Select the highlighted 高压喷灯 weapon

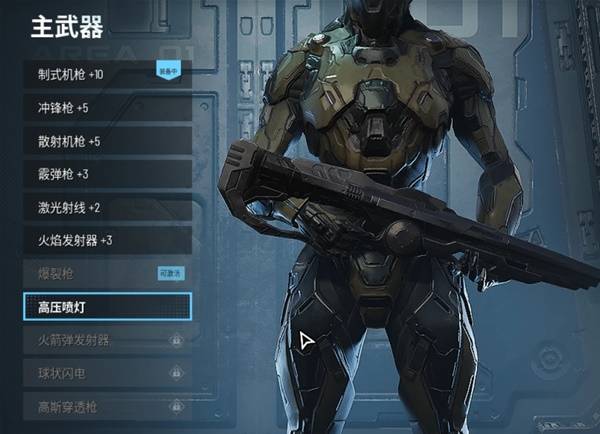105,306
